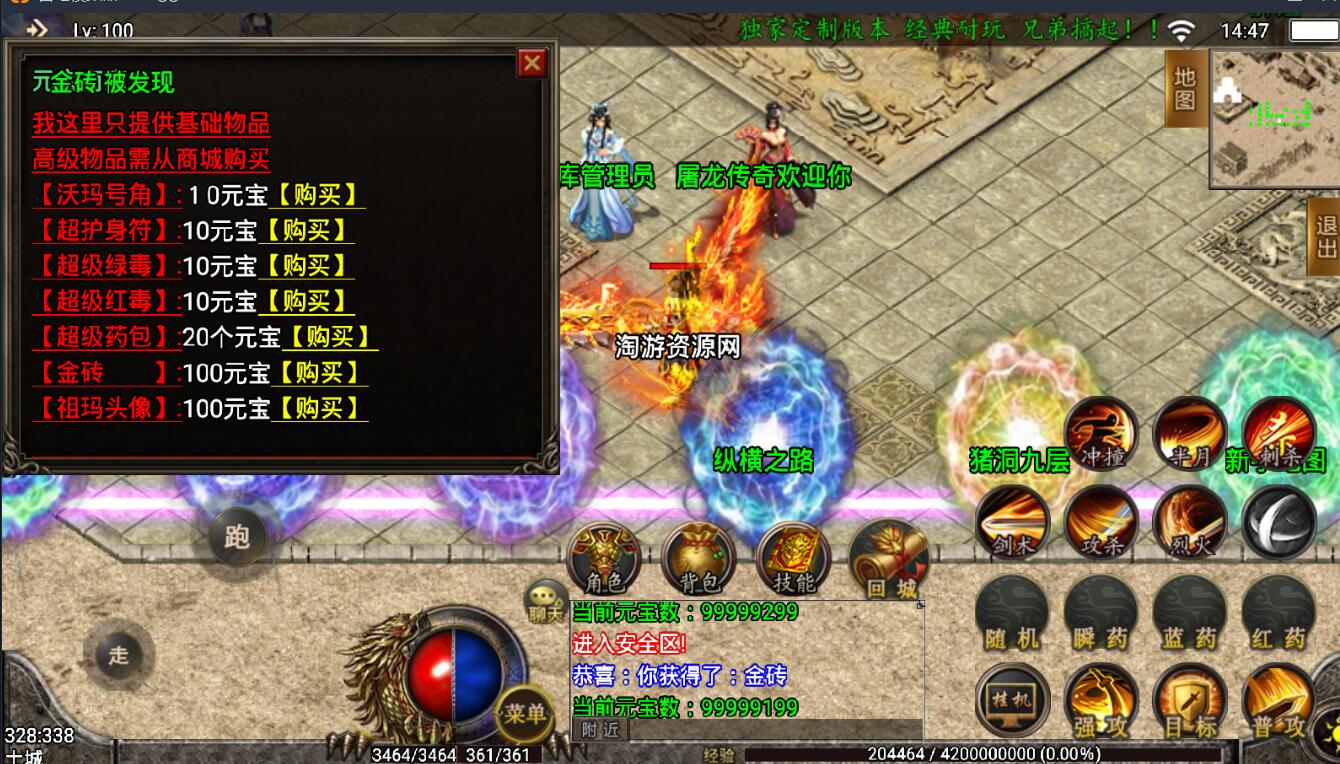
Task: Open the 背包 inventory bag
Action: tap(698, 560)
